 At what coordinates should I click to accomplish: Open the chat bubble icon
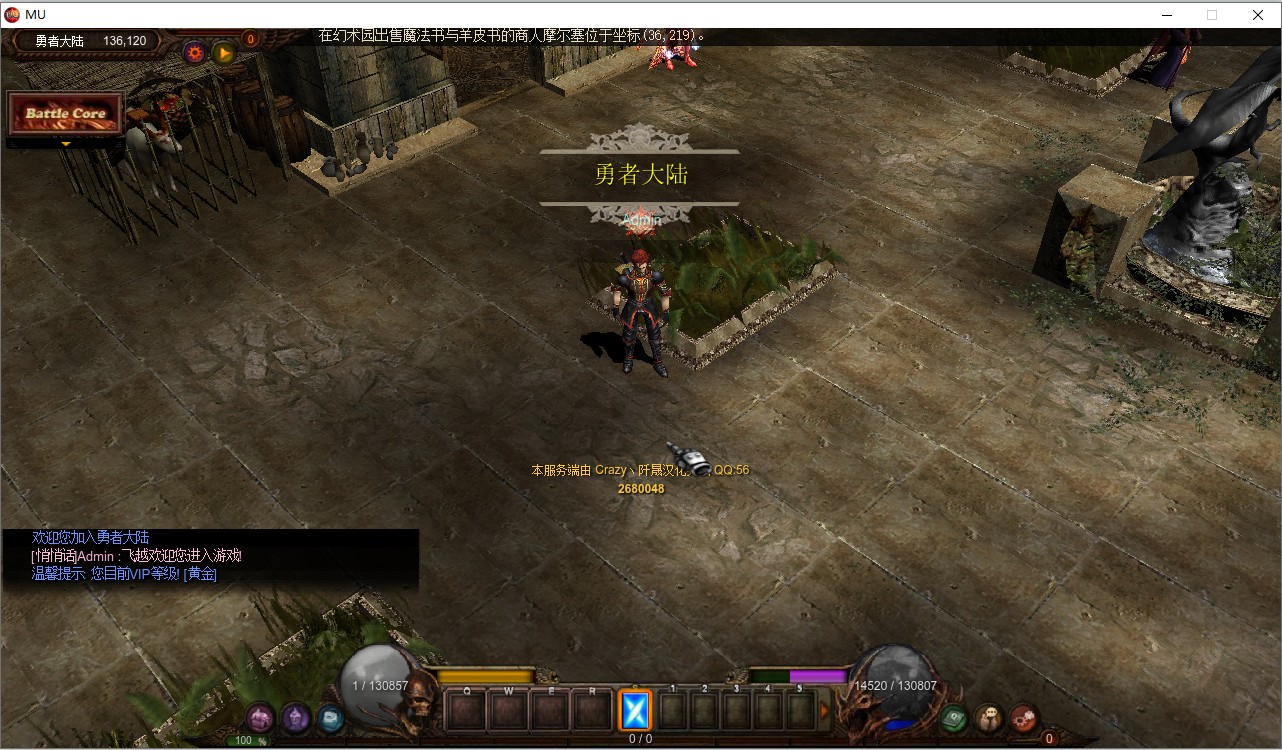pos(989,717)
